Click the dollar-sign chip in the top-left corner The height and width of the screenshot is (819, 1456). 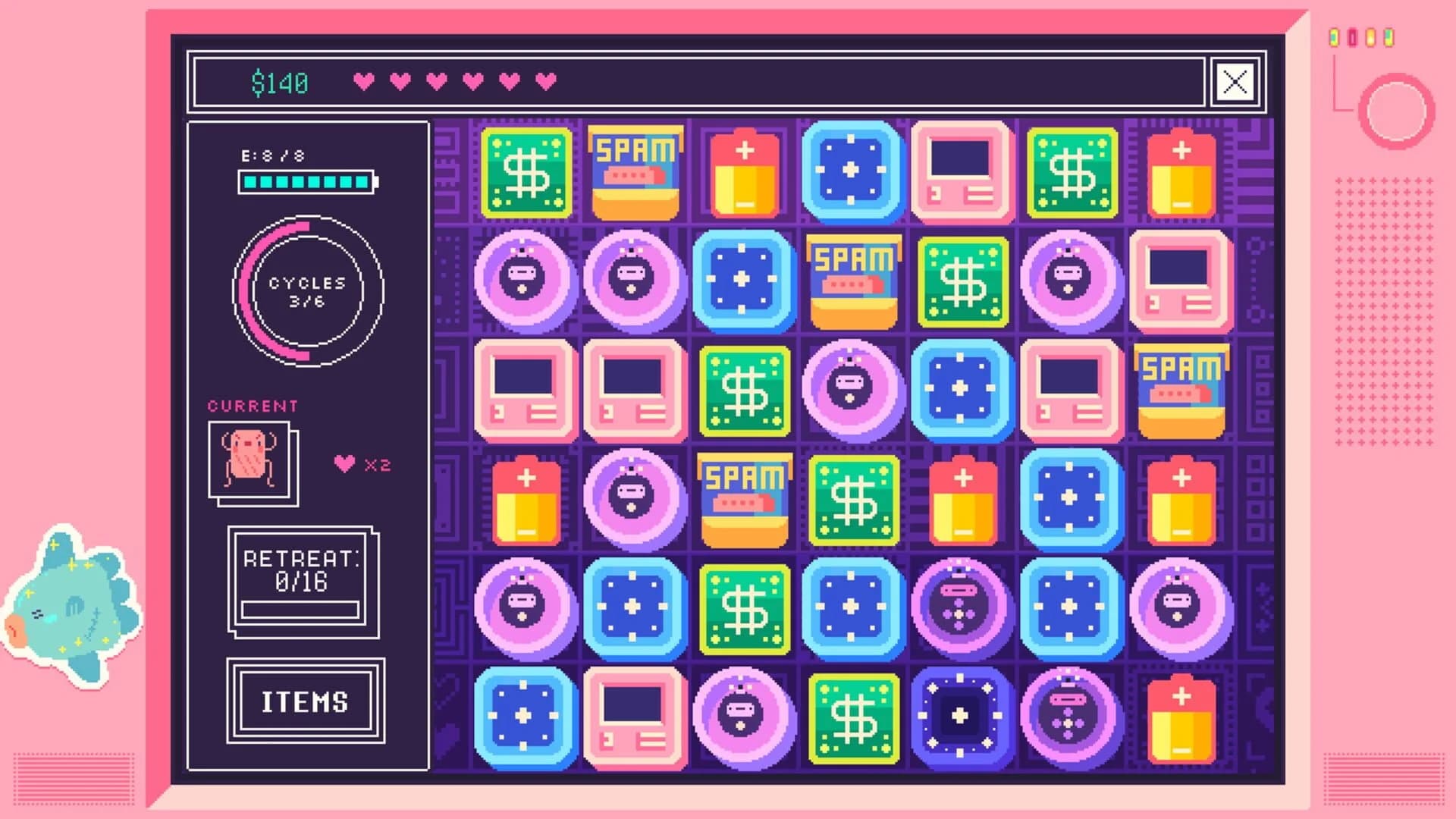(x=527, y=171)
